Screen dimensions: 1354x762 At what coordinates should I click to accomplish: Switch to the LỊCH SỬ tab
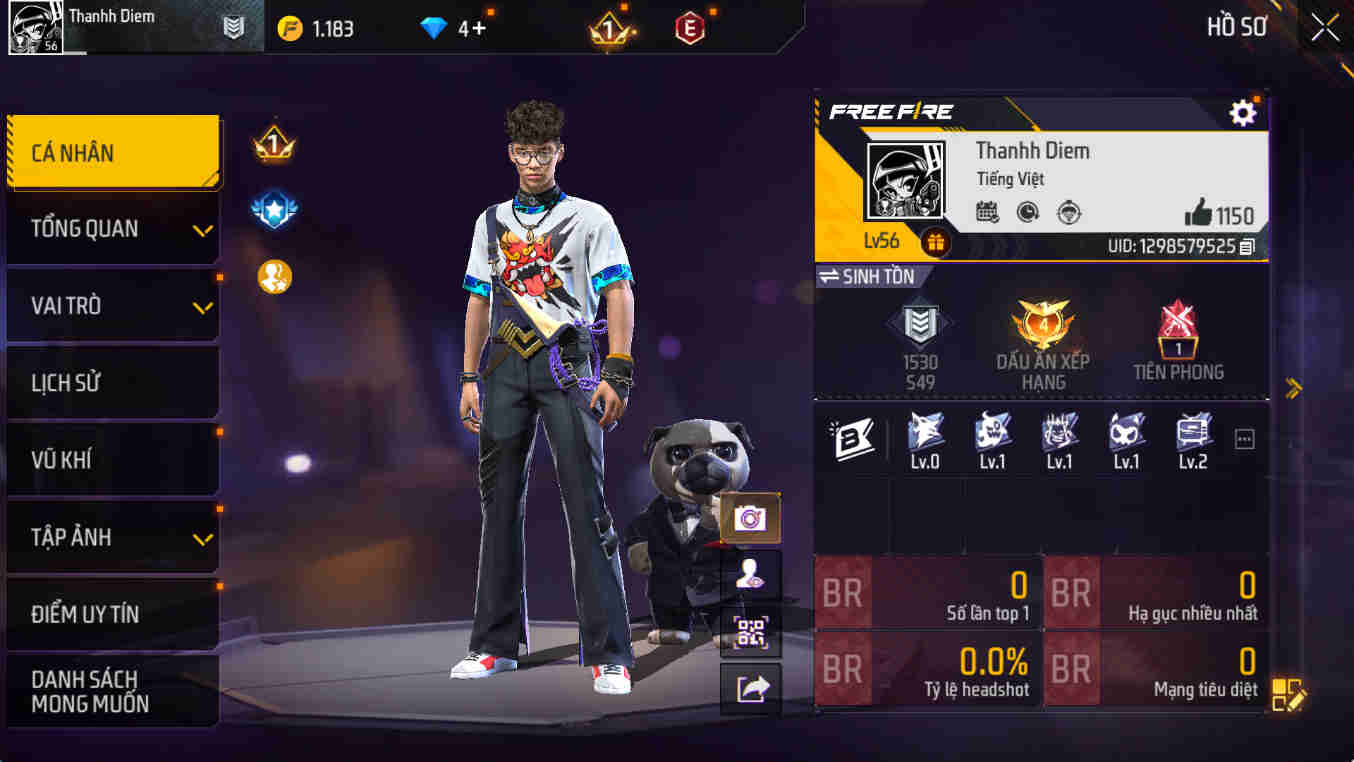pos(110,382)
